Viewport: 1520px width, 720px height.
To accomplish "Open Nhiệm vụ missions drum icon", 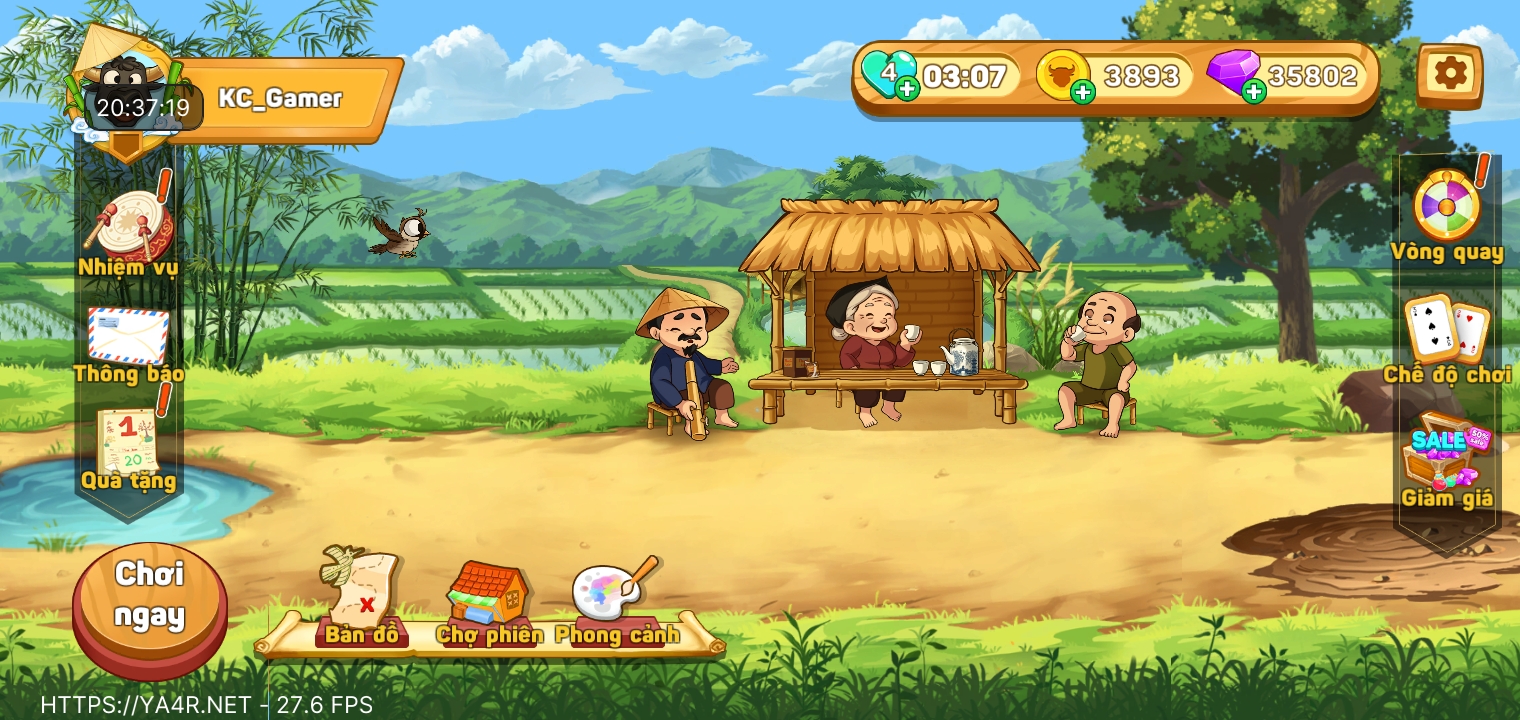I will 129,229.
